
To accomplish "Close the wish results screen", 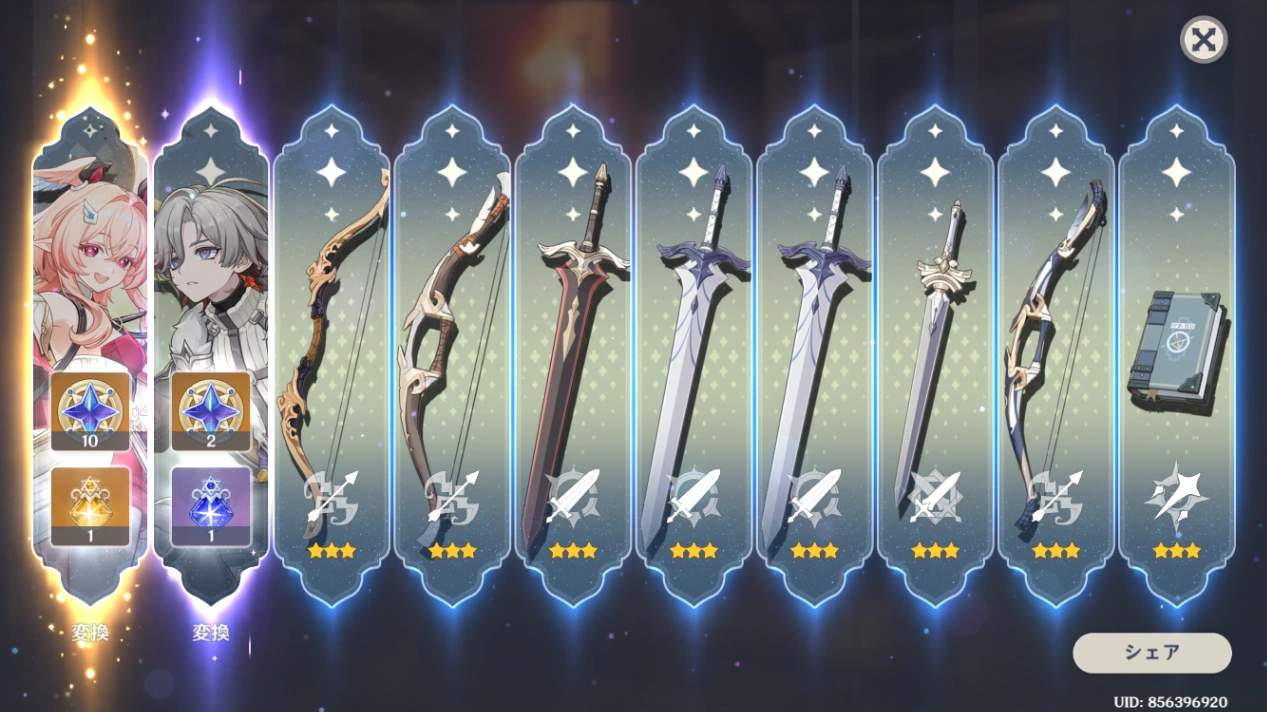I will [x=1204, y=41].
